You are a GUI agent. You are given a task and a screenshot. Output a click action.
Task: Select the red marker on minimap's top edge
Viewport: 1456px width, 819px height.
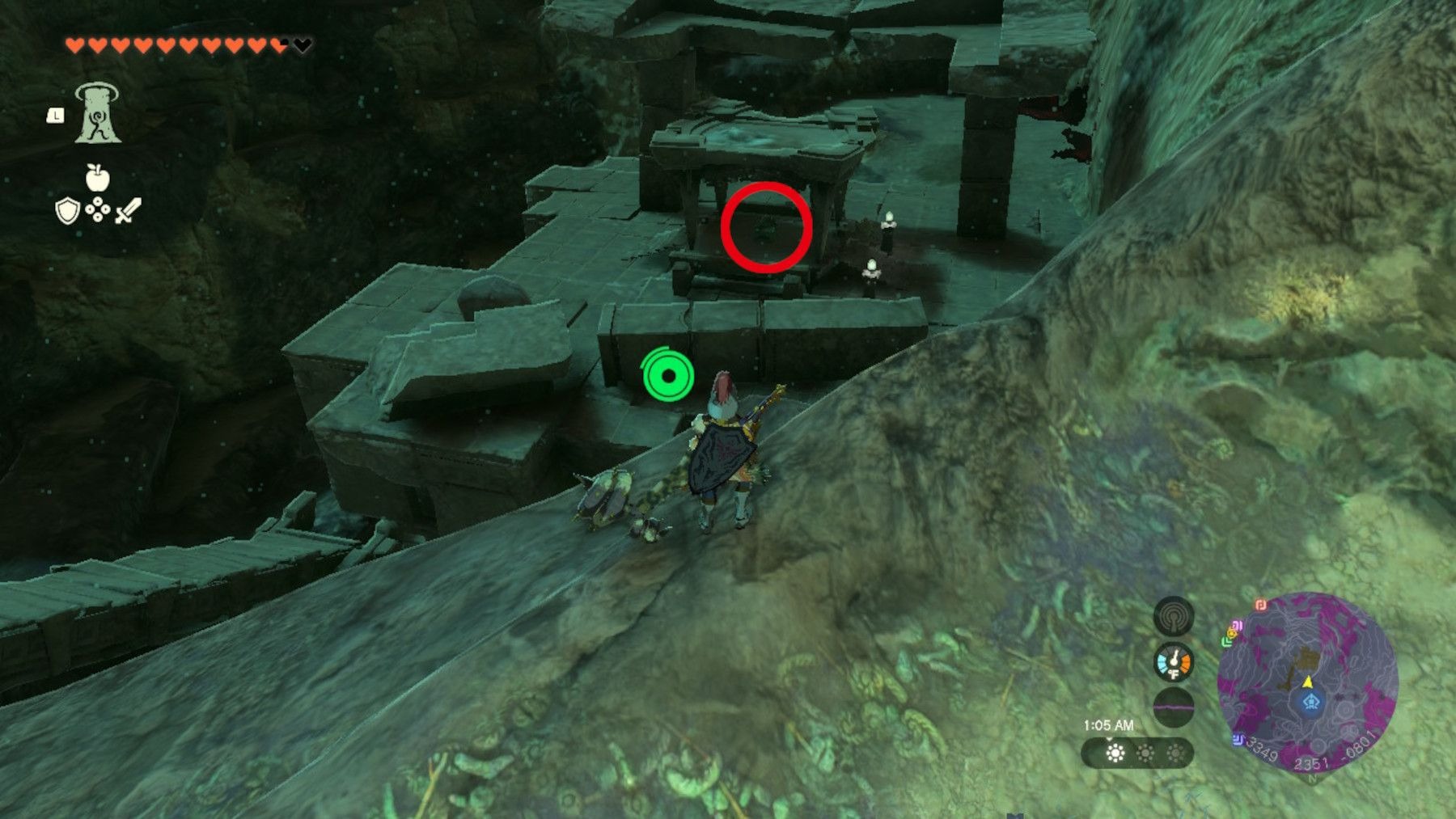(x=1260, y=604)
